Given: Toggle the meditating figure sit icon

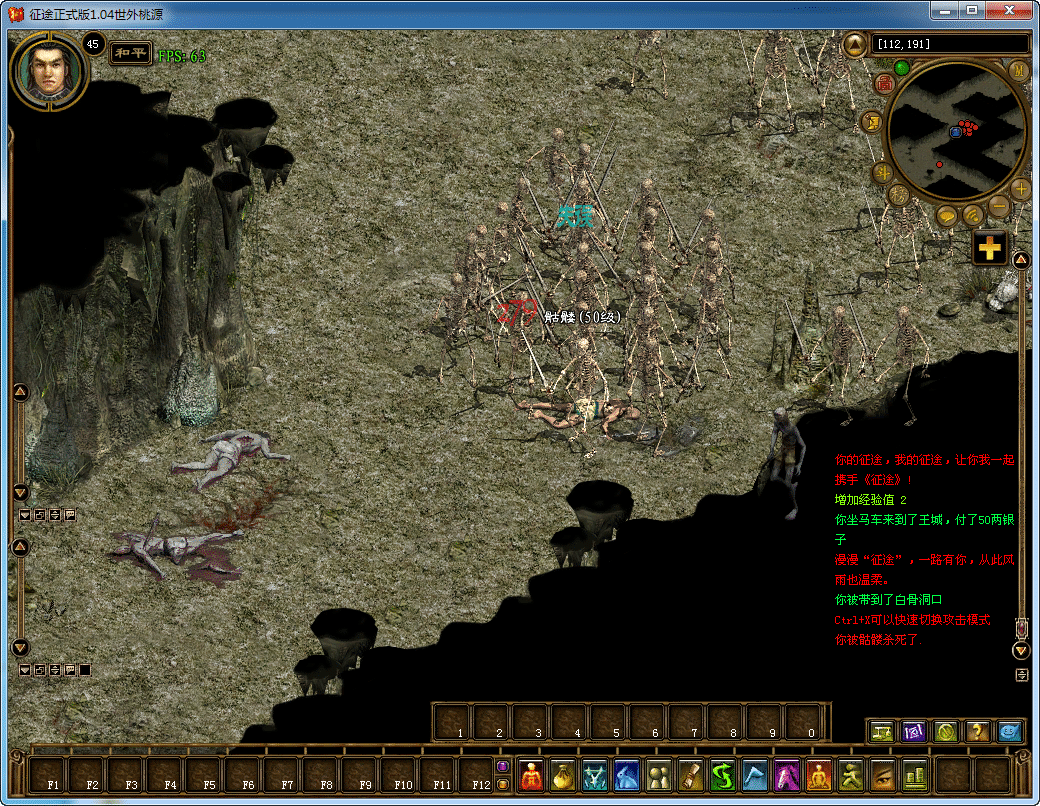Looking at the screenshot, I should tap(819, 776).
